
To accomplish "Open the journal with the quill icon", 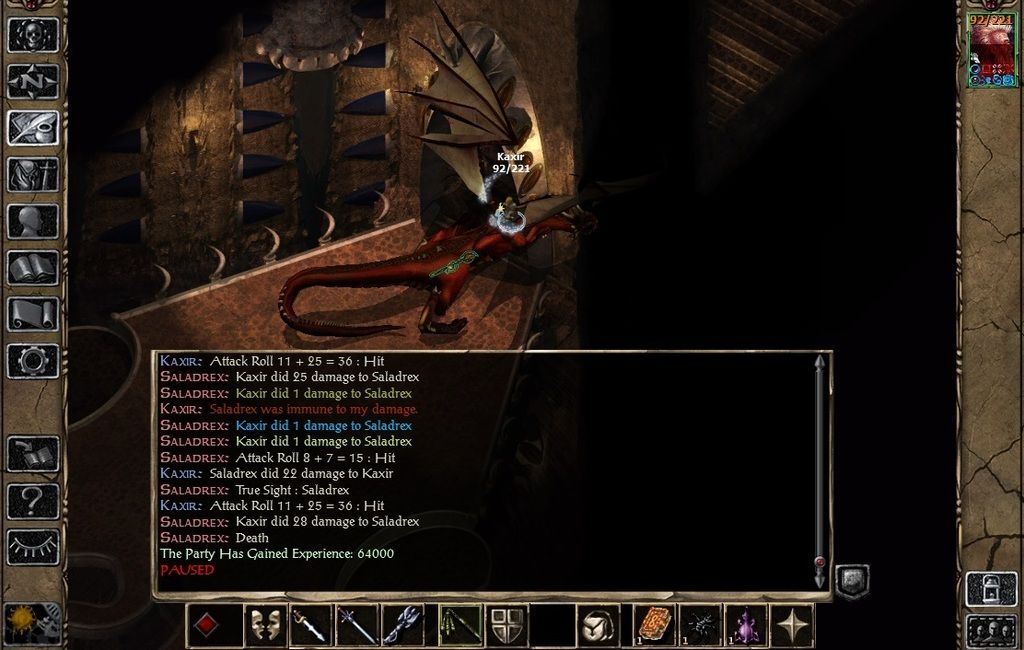I will [x=33, y=128].
